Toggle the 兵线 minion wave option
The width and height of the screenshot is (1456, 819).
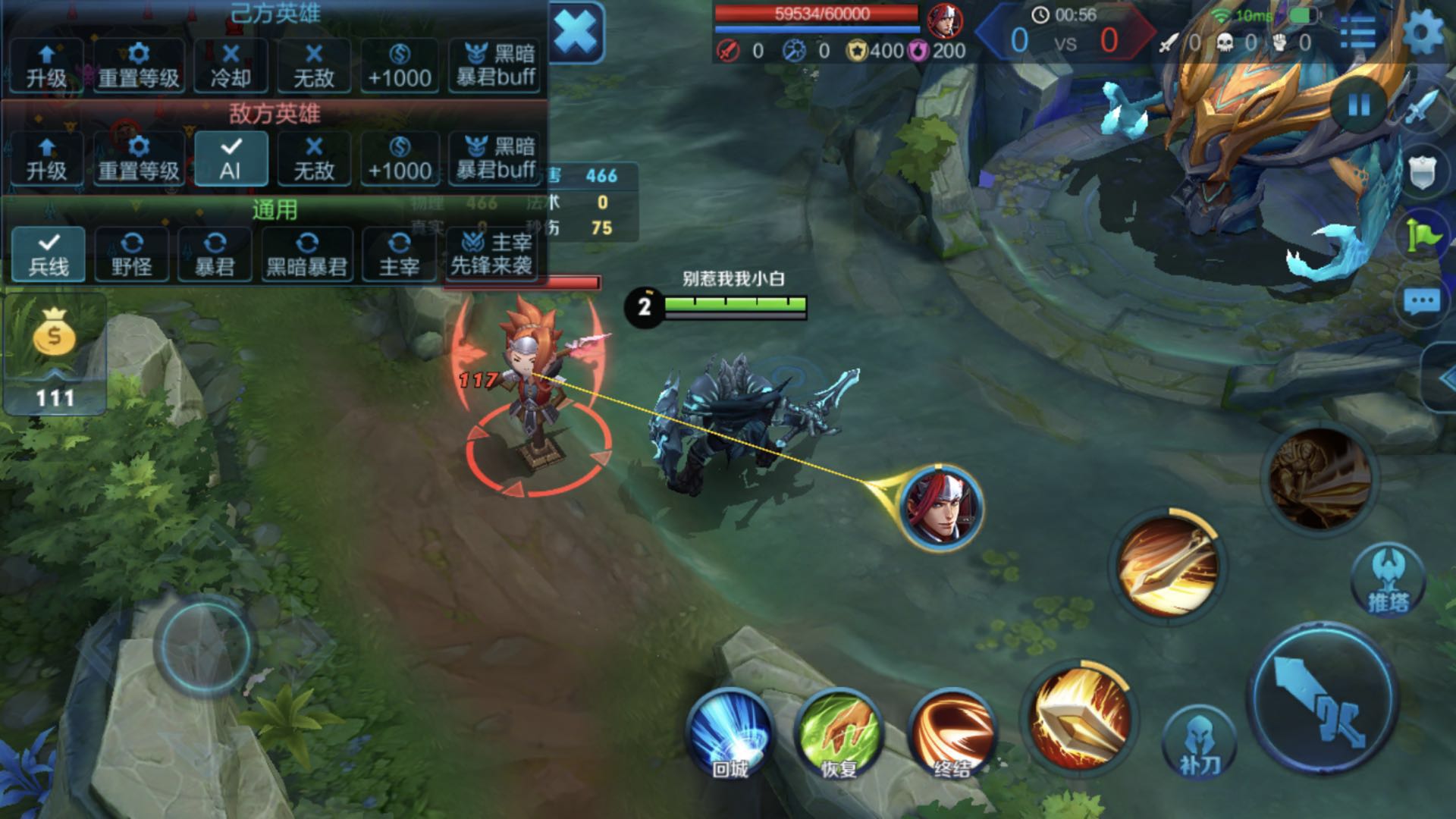[48, 254]
